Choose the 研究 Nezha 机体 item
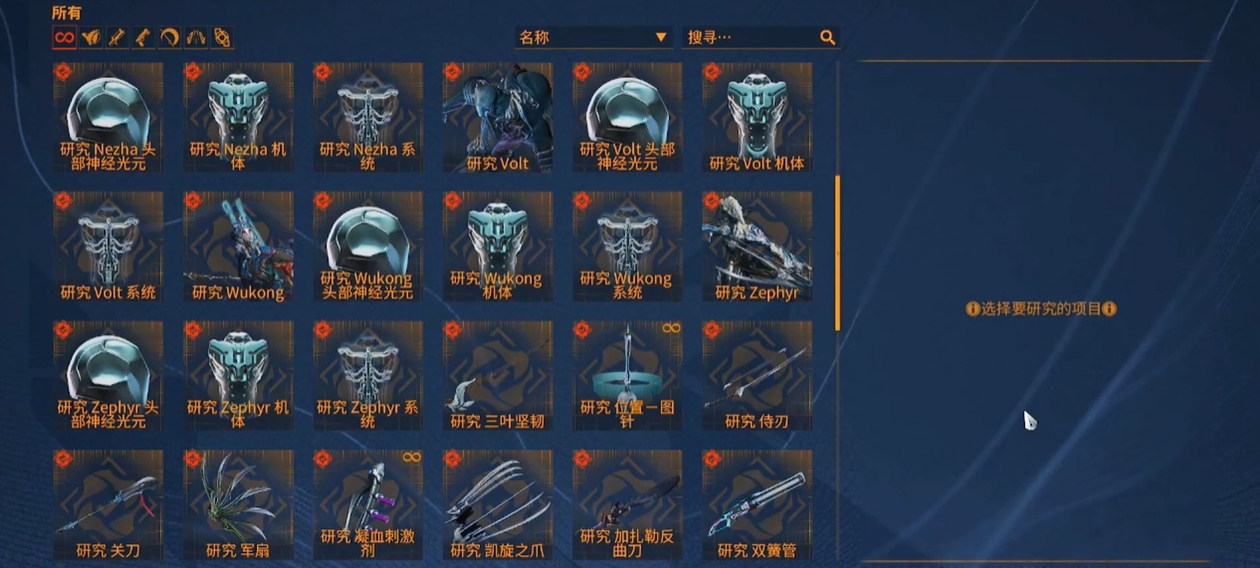The width and height of the screenshot is (1260, 568). pyautogui.click(x=238, y=117)
